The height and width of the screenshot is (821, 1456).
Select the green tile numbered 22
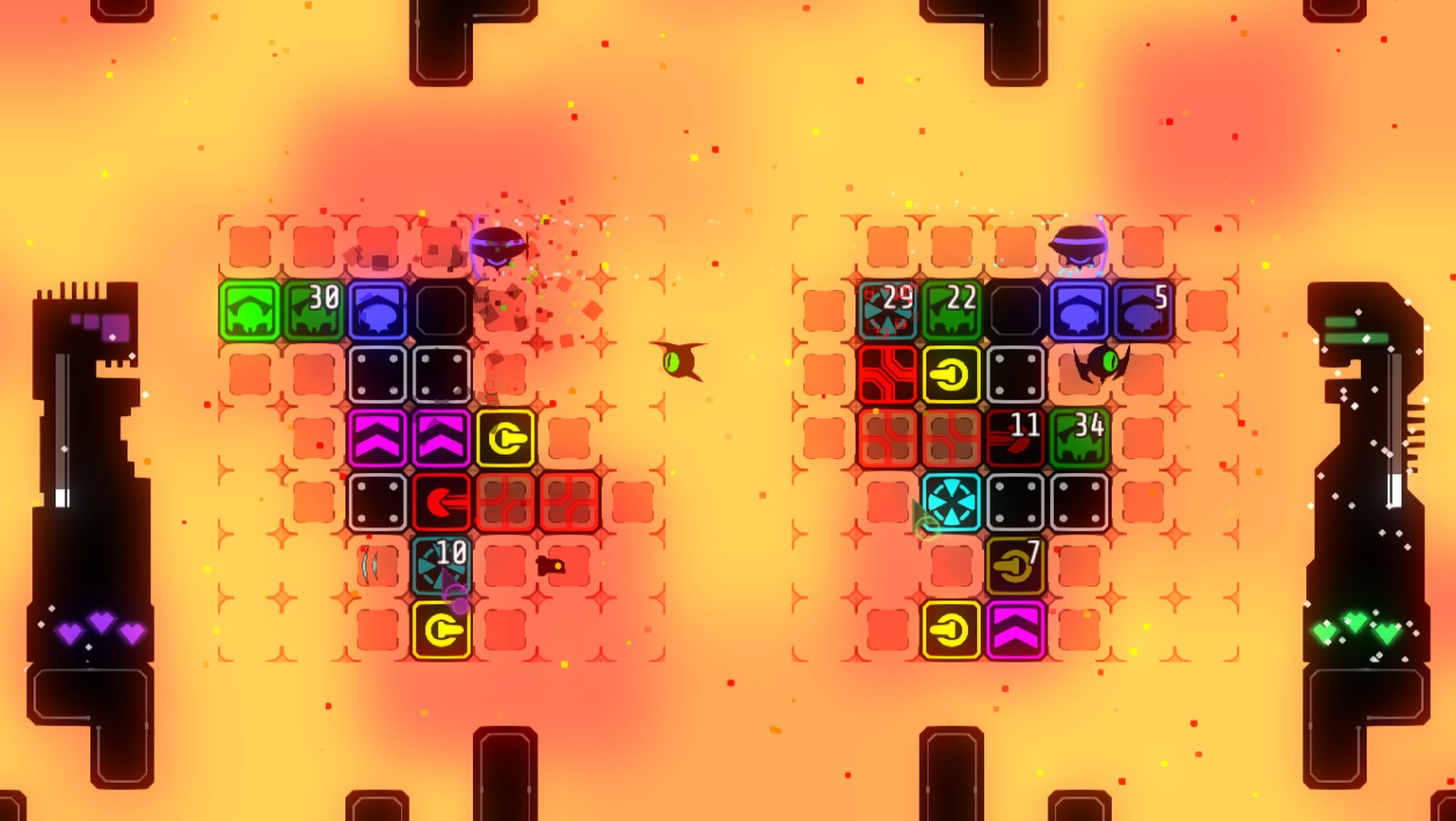952,311
